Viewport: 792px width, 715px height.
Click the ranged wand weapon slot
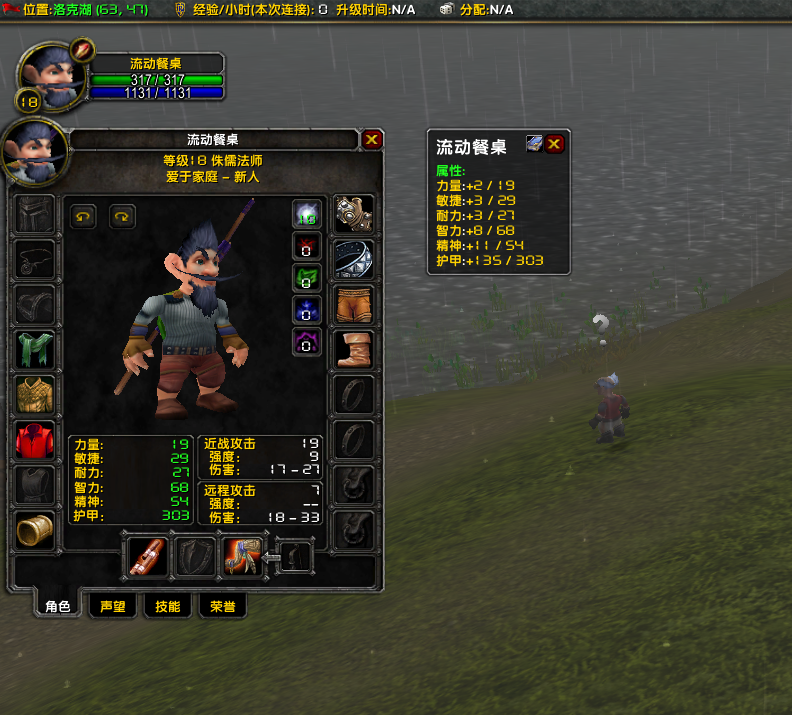pyautogui.click(x=241, y=557)
